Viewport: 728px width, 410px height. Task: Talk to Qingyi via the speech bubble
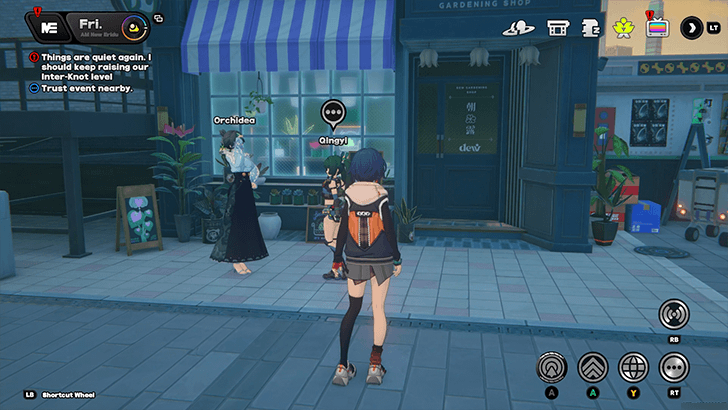(333, 112)
